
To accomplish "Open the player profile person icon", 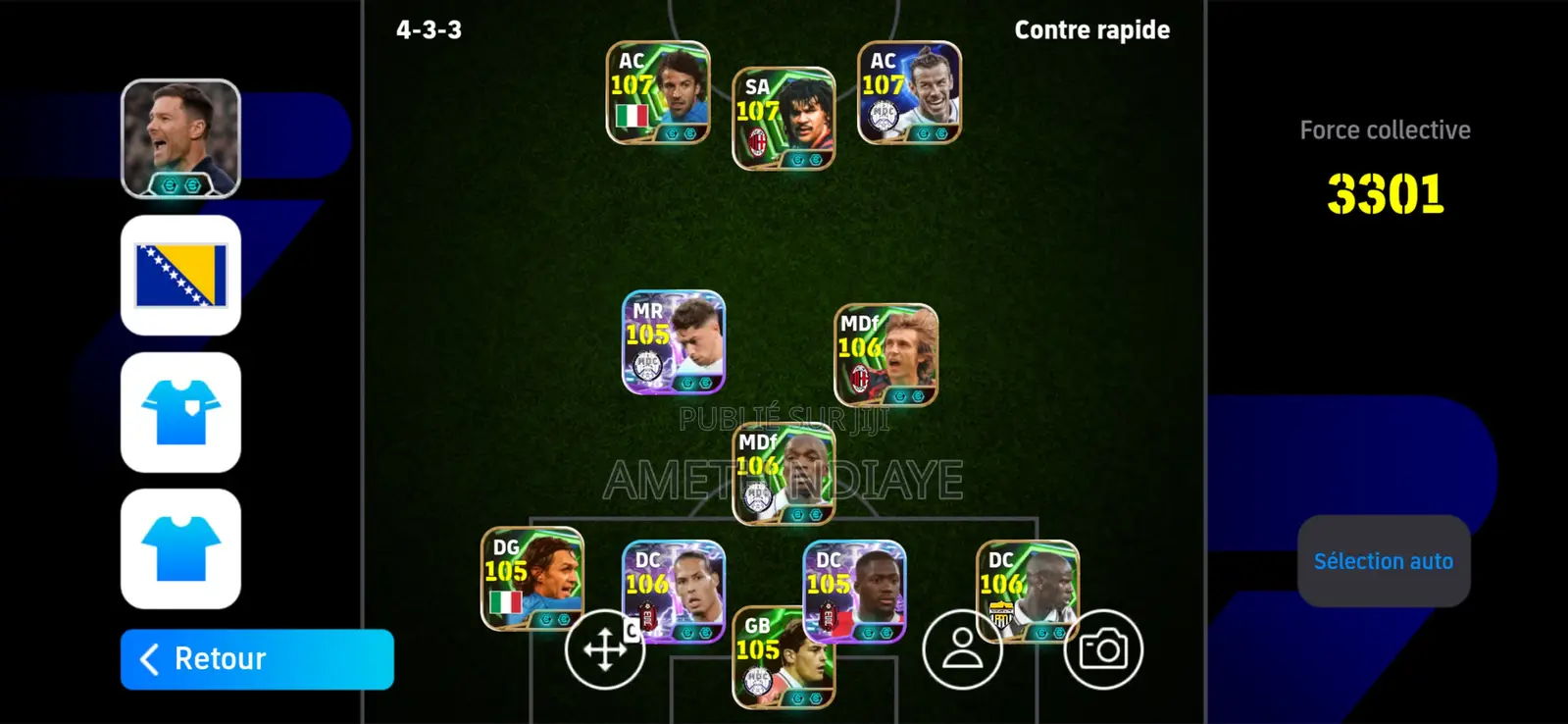I will click(961, 649).
